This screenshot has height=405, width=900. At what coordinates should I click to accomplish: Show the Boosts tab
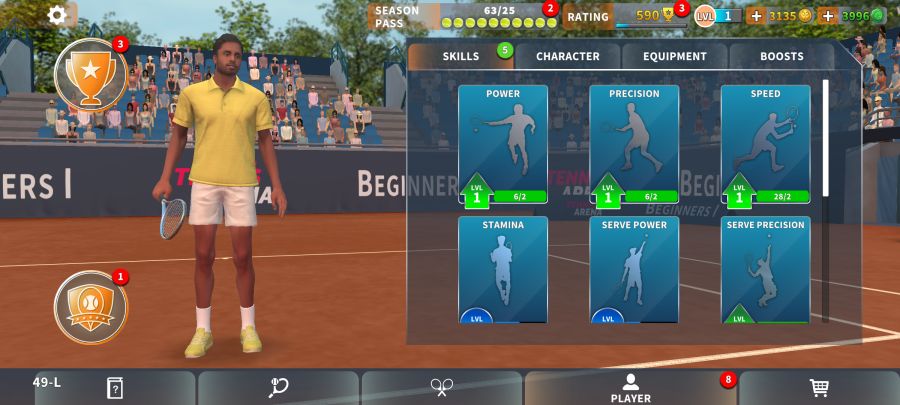(781, 57)
